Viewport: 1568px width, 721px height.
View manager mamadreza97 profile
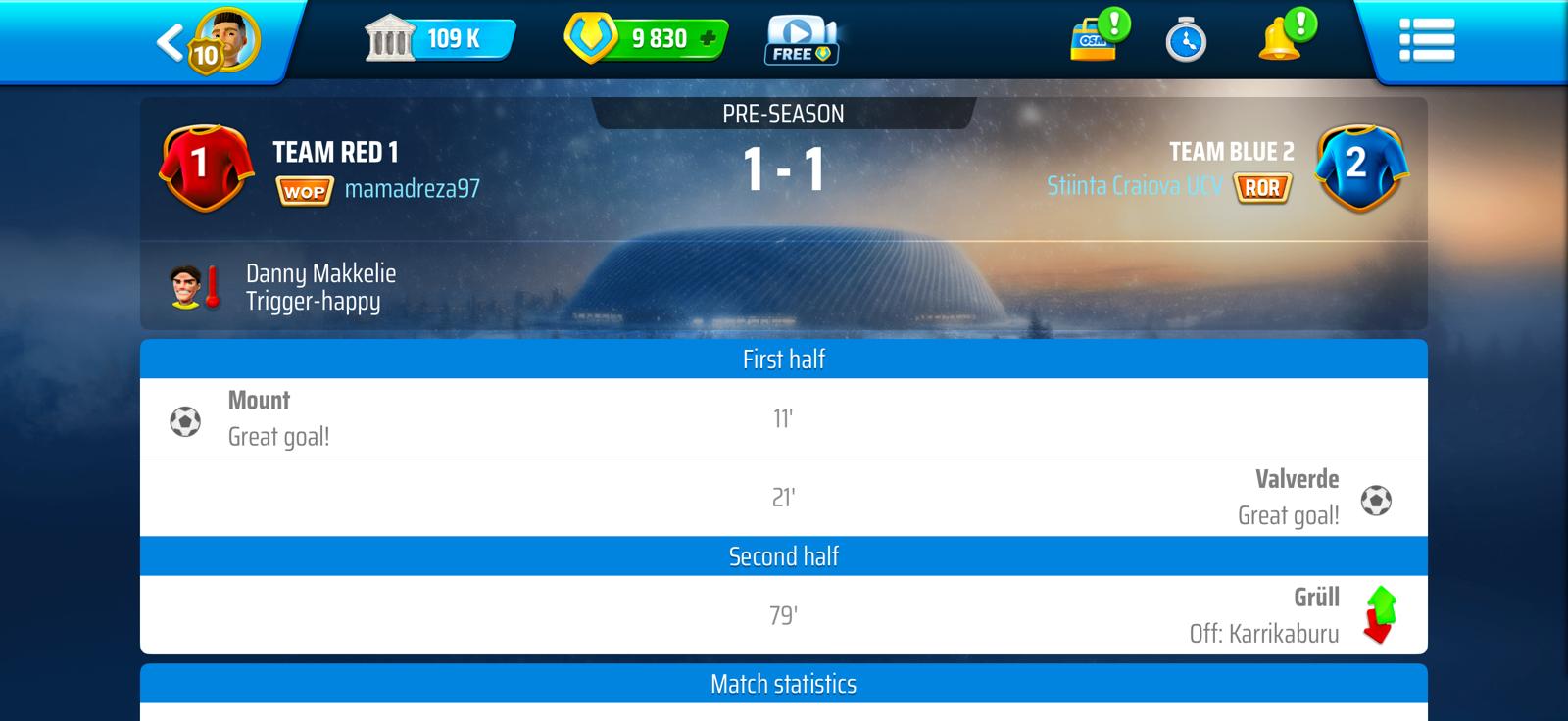(x=412, y=189)
